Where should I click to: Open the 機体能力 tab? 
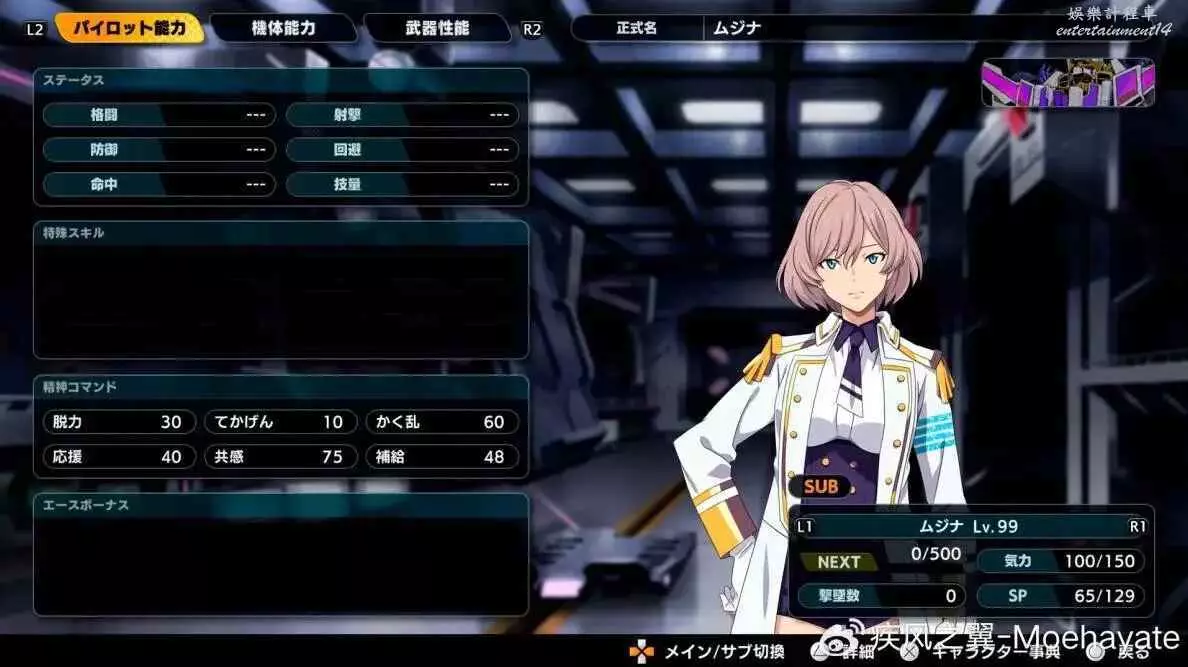[283, 28]
